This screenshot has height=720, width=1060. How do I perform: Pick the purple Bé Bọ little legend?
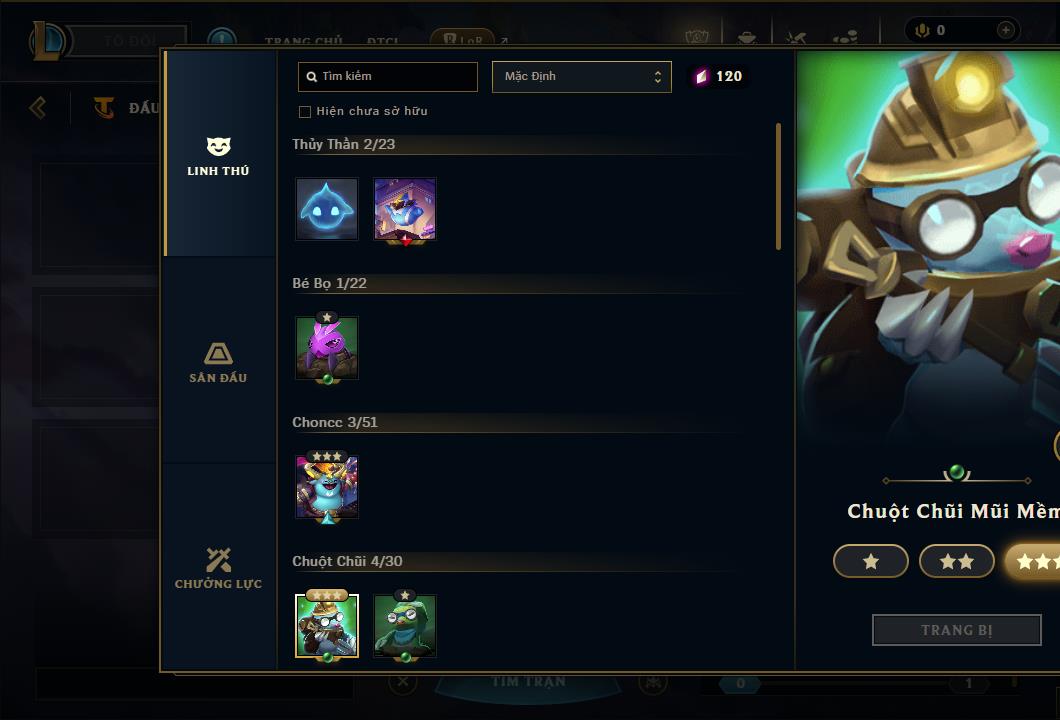[x=327, y=347]
